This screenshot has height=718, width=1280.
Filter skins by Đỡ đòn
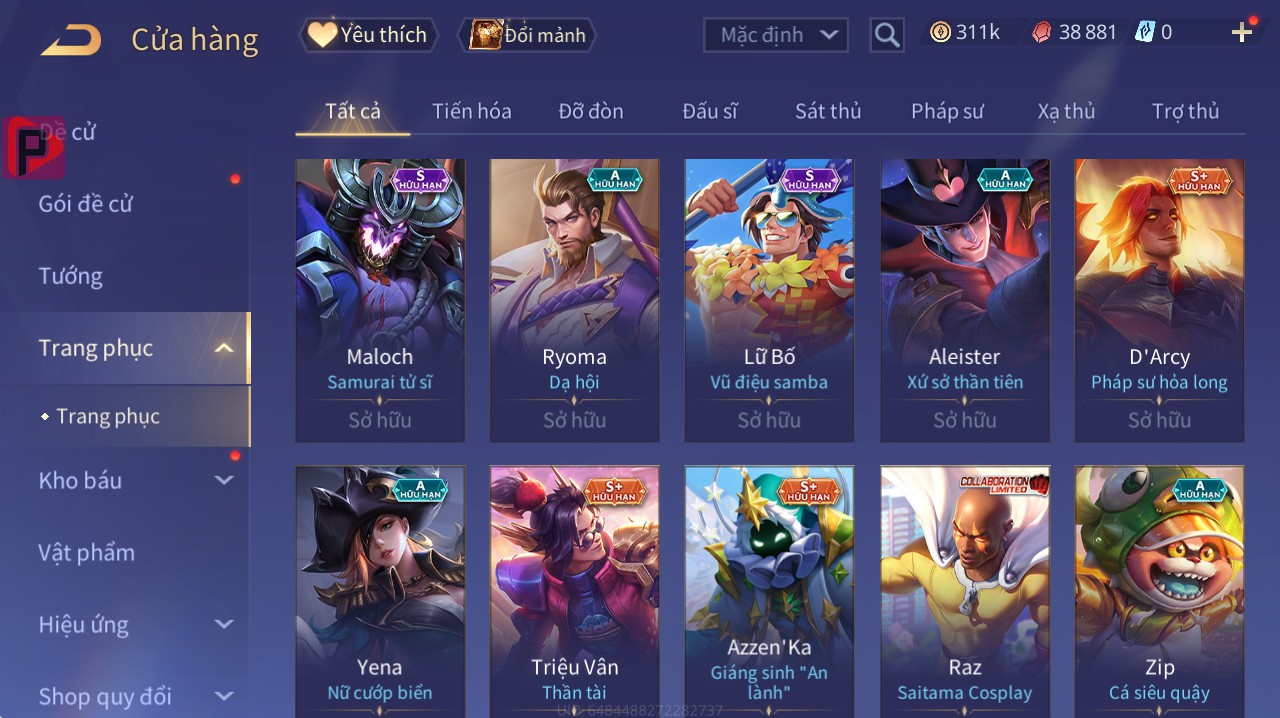tap(591, 111)
